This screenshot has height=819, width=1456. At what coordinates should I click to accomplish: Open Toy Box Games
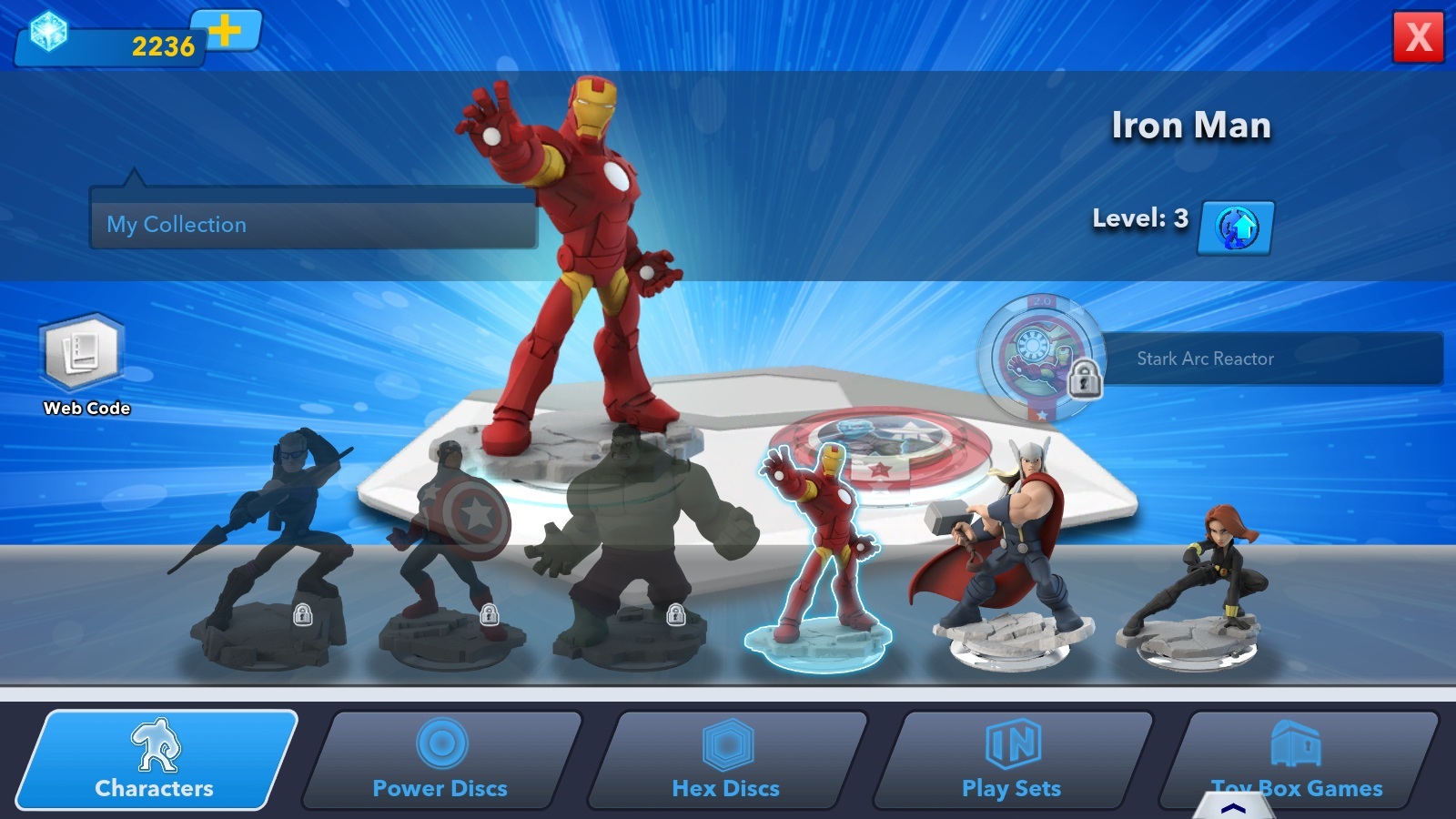coord(1298,743)
